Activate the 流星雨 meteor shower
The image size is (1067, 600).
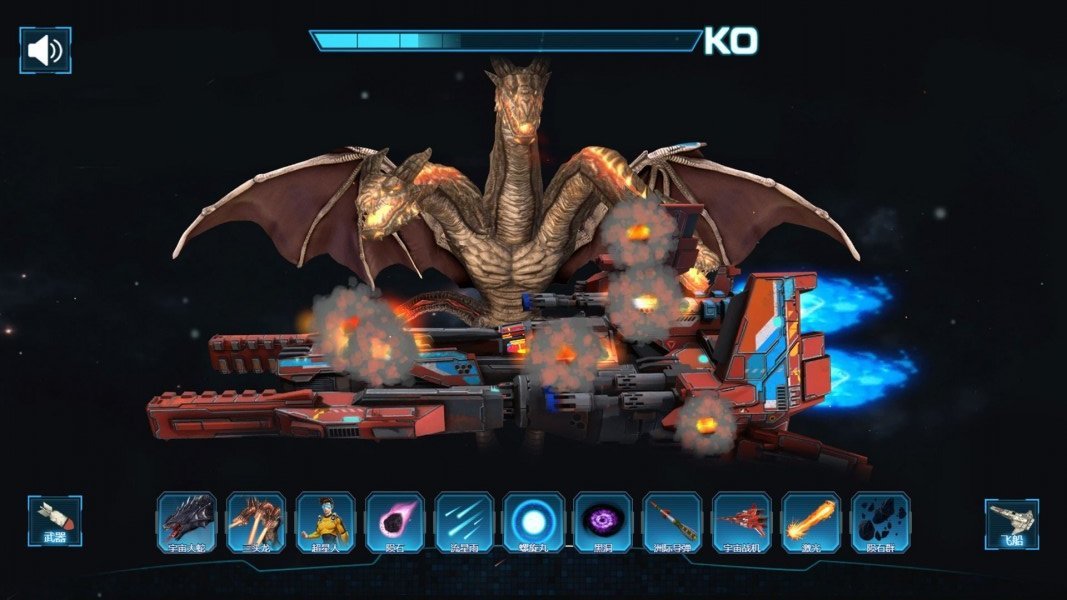point(464,522)
